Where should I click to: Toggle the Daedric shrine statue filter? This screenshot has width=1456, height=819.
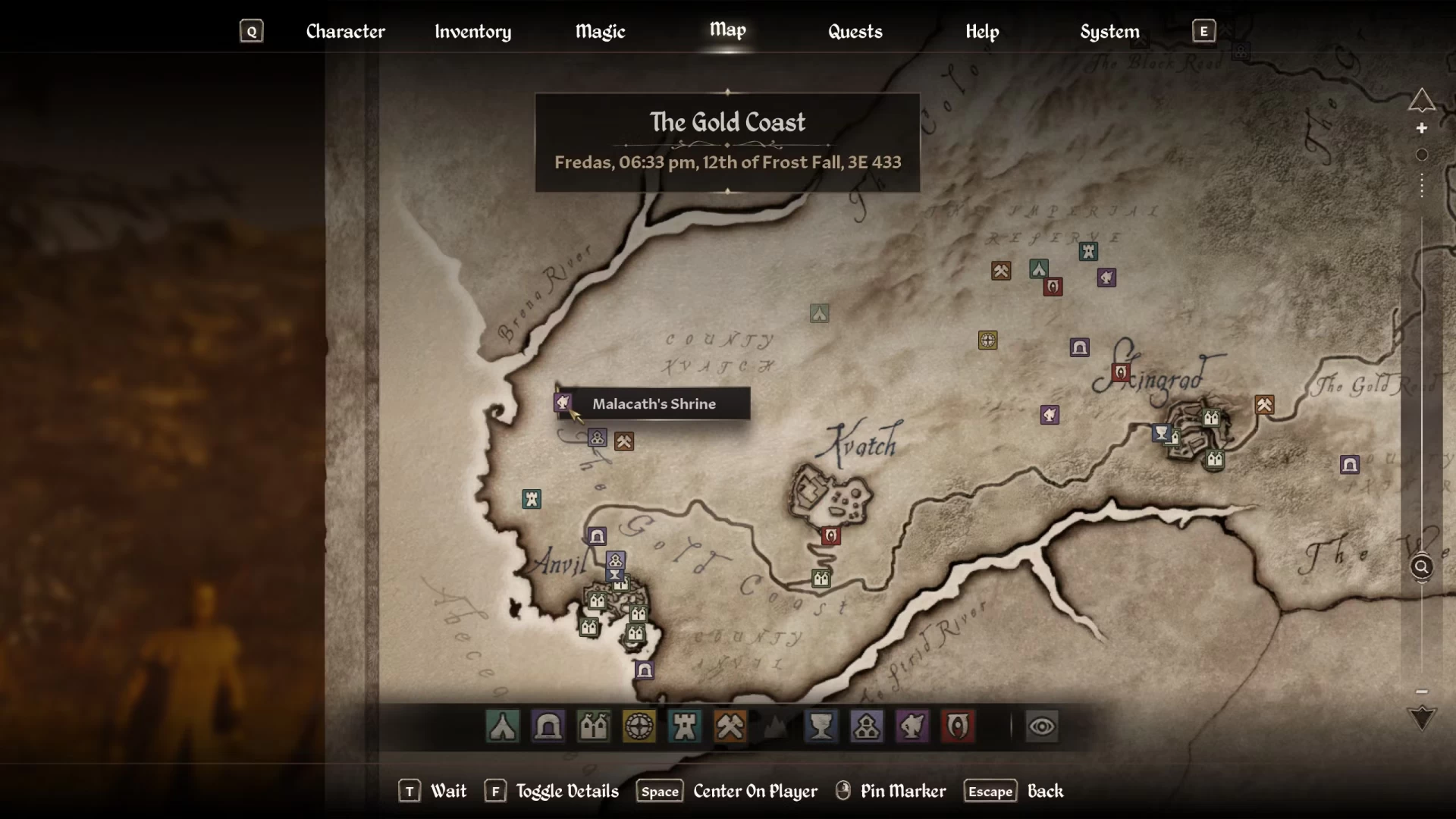point(912,726)
